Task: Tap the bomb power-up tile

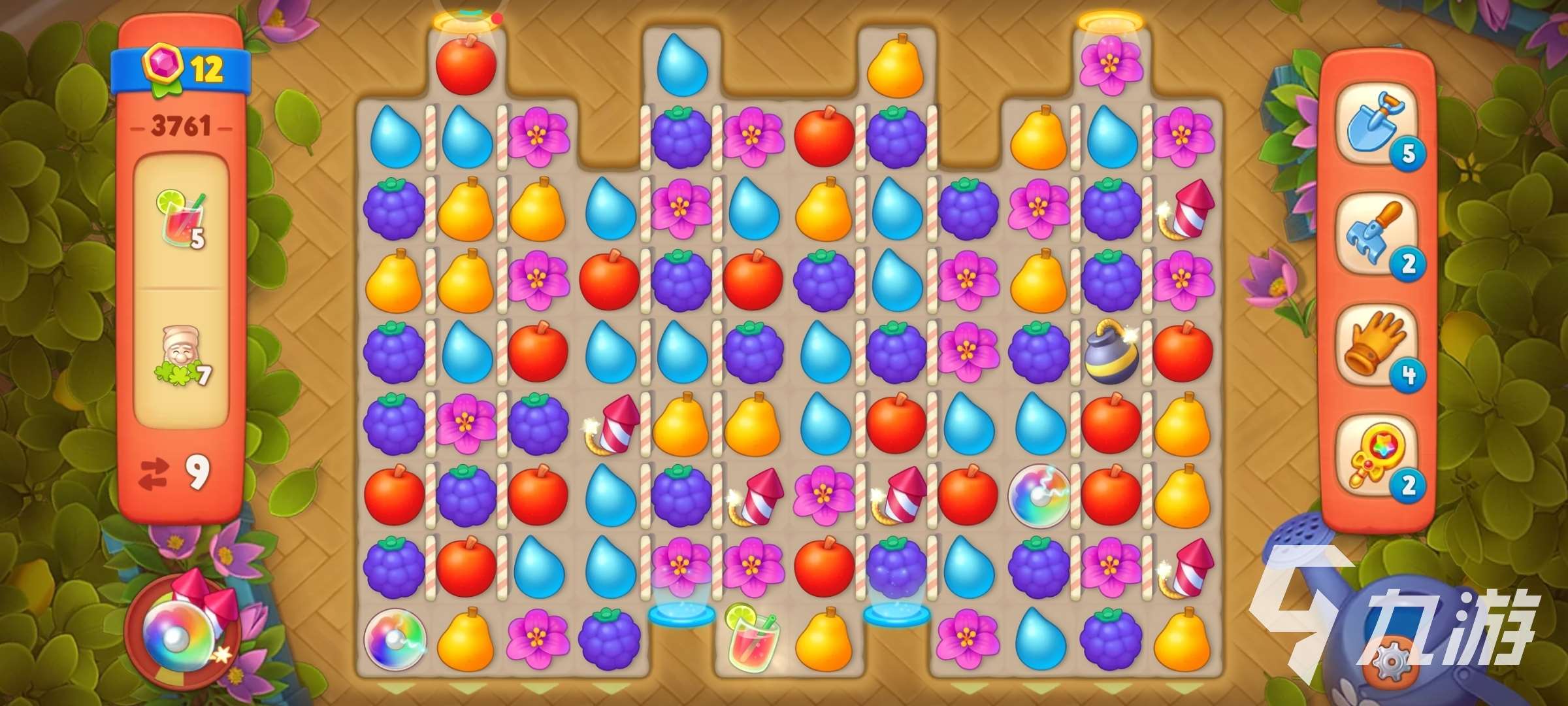Action: pyautogui.click(x=1111, y=353)
